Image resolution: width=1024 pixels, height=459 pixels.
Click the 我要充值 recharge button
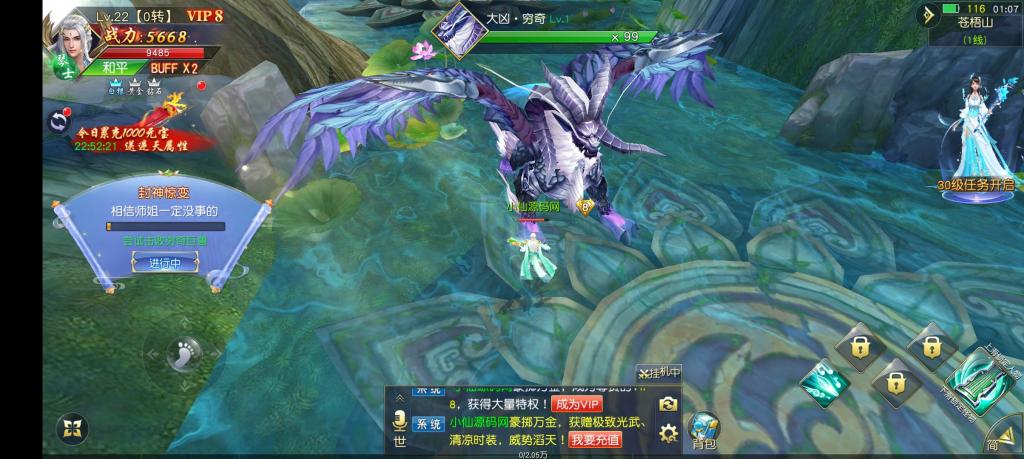[x=596, y=440]
